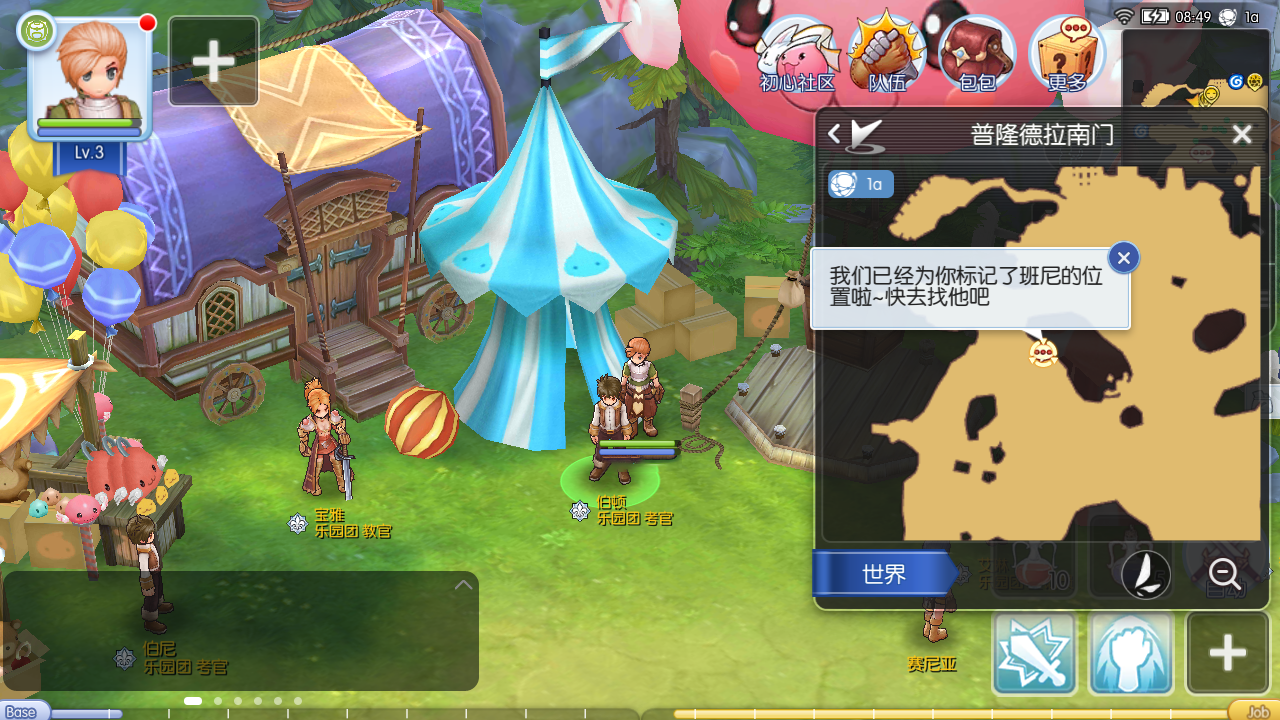The width and height of the screenshot is (1280, 720).
Task: Close the 普隆德拉南门 map panel
Action: click(x=1242, y=134)
